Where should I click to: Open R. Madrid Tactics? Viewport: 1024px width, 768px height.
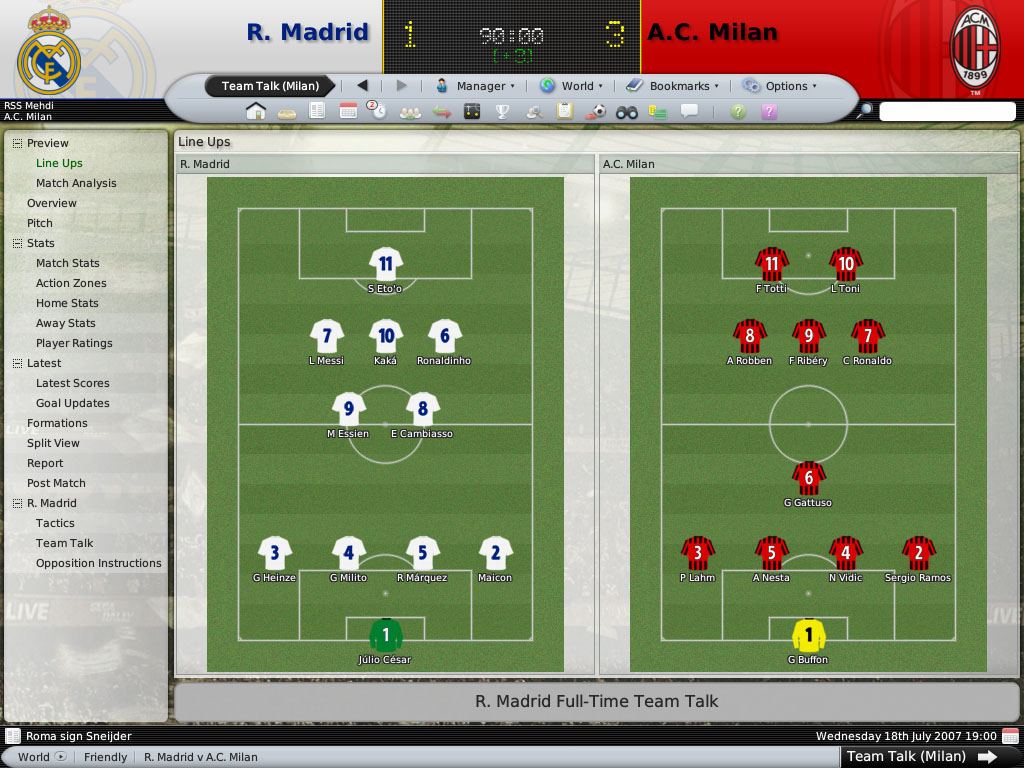coord(55,523)
